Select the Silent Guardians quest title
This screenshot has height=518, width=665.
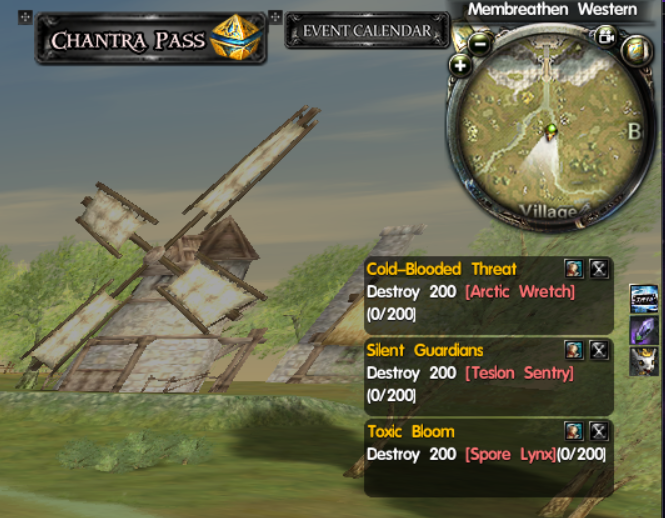click(x=424, y=351)
